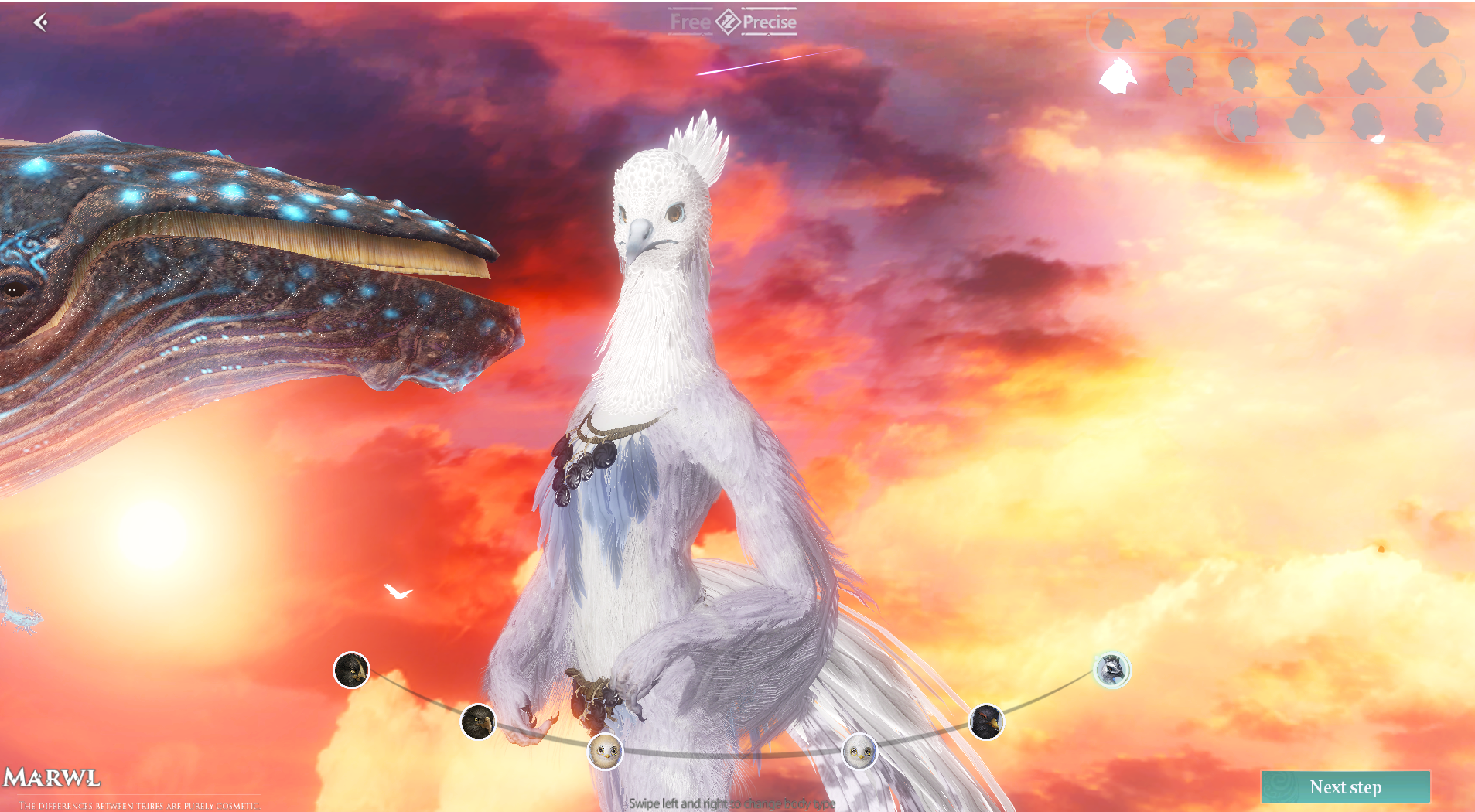Select the white owl chick body type
The image size is (1475, 812).
[859, 751]
